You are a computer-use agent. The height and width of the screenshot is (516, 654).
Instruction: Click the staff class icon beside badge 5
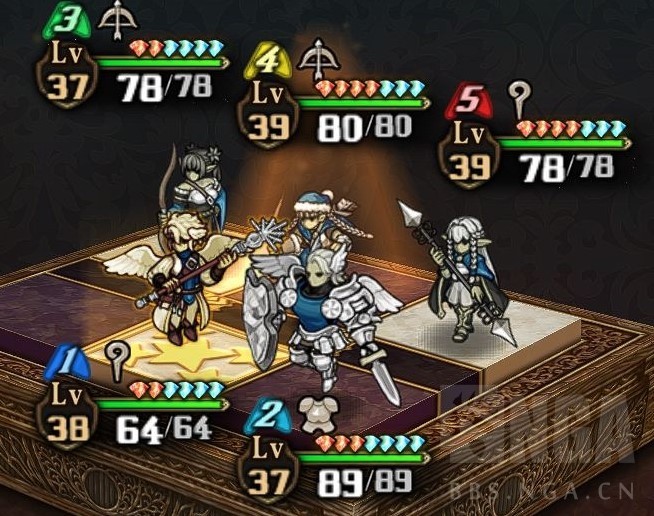(x=517, y=98)
